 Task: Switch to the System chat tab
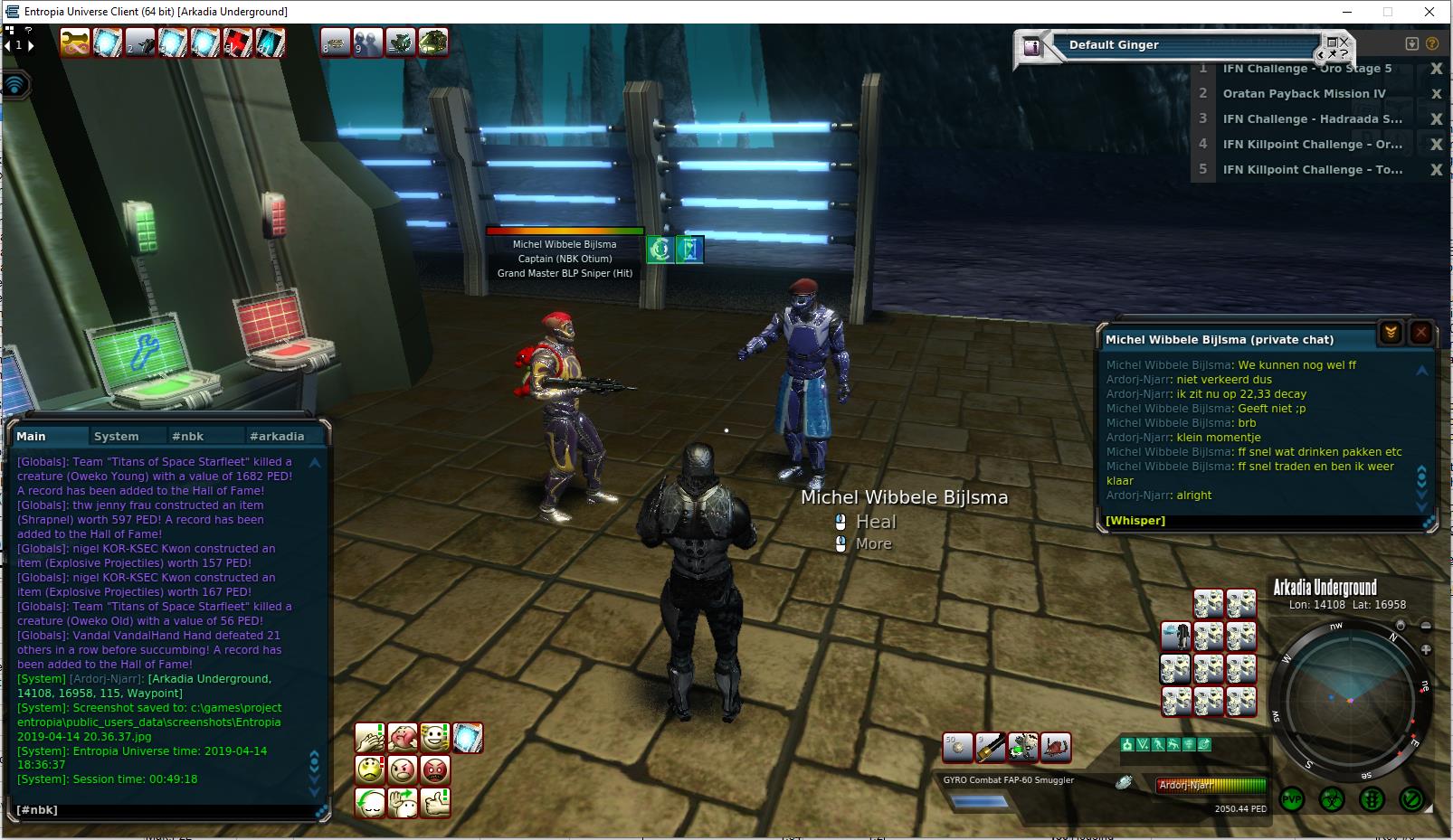(x=116, y=436)
